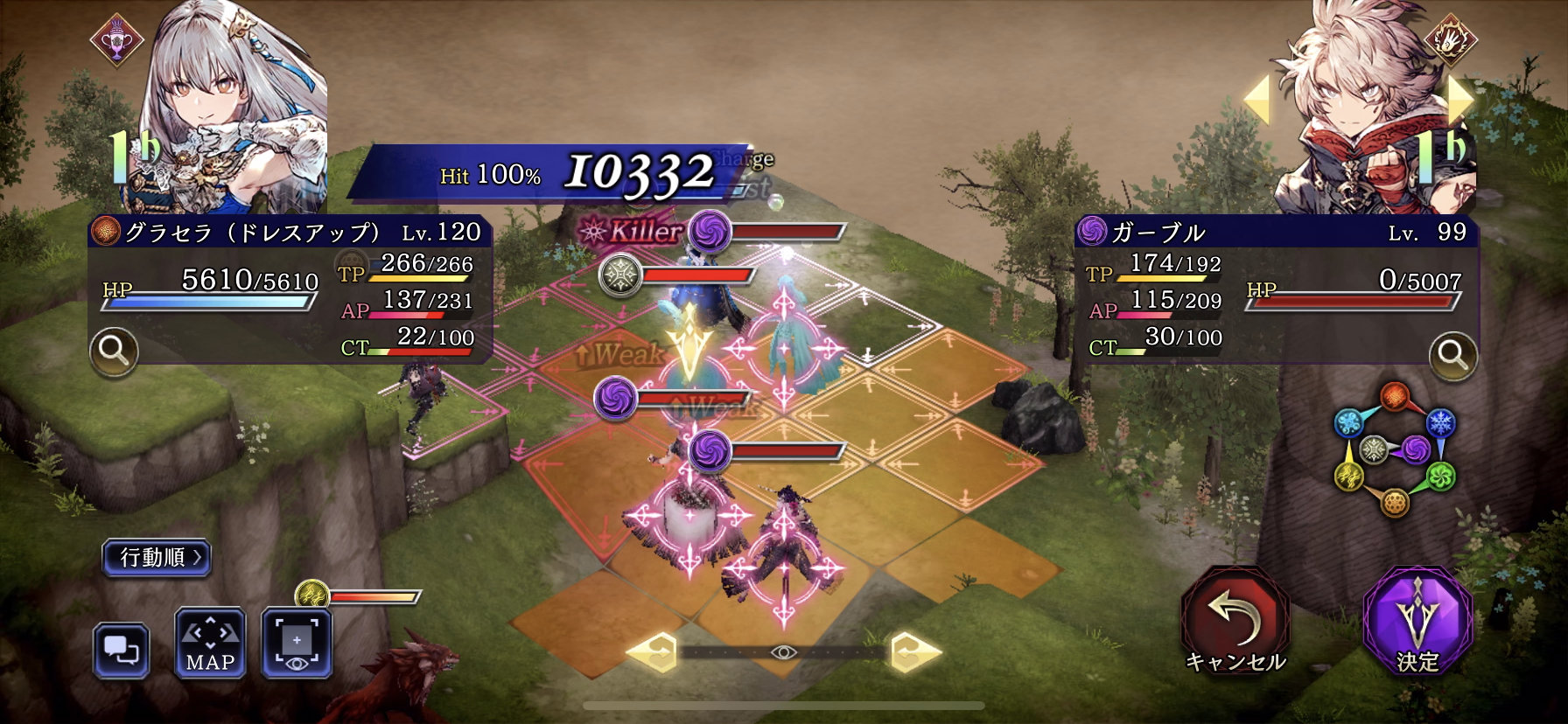Switch to previous target with left arrow
1568x724 pixels.
(x=1257, y=100)
